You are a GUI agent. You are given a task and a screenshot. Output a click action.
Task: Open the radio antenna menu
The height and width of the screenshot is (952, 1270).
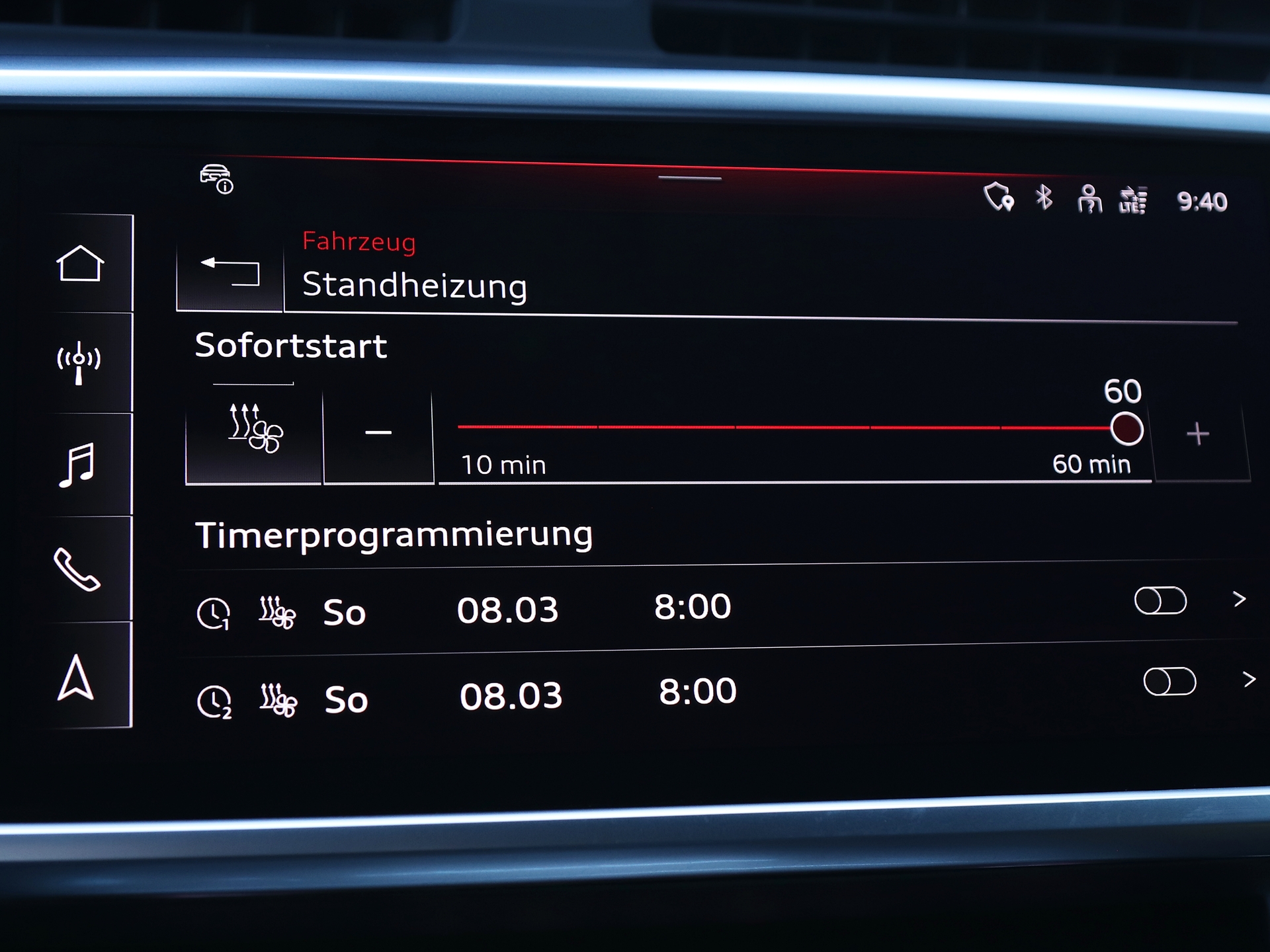79,362
